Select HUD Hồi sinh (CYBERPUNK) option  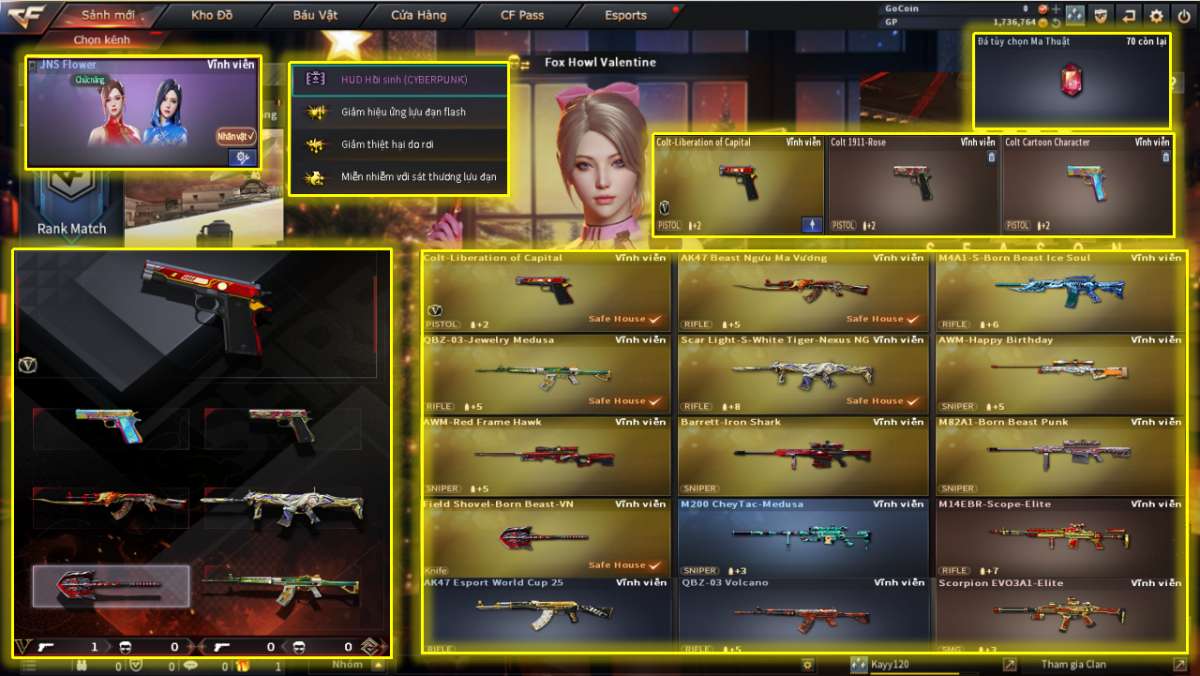pos(400,79)
